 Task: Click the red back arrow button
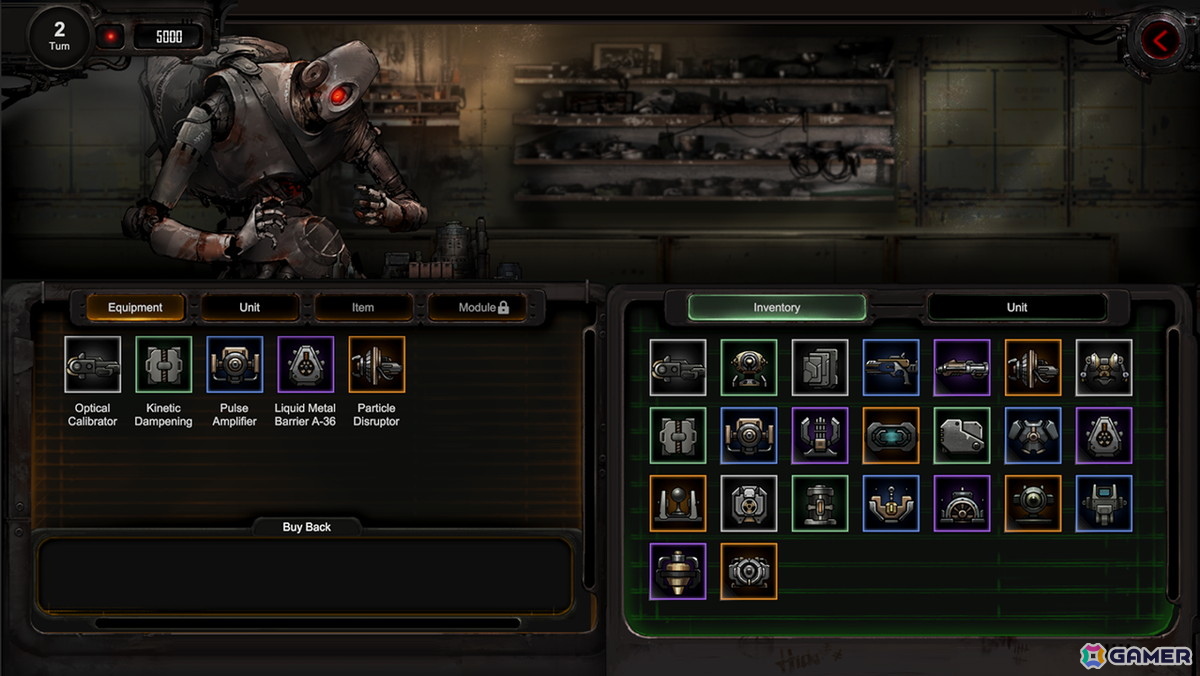click(x=1161, y=41)
